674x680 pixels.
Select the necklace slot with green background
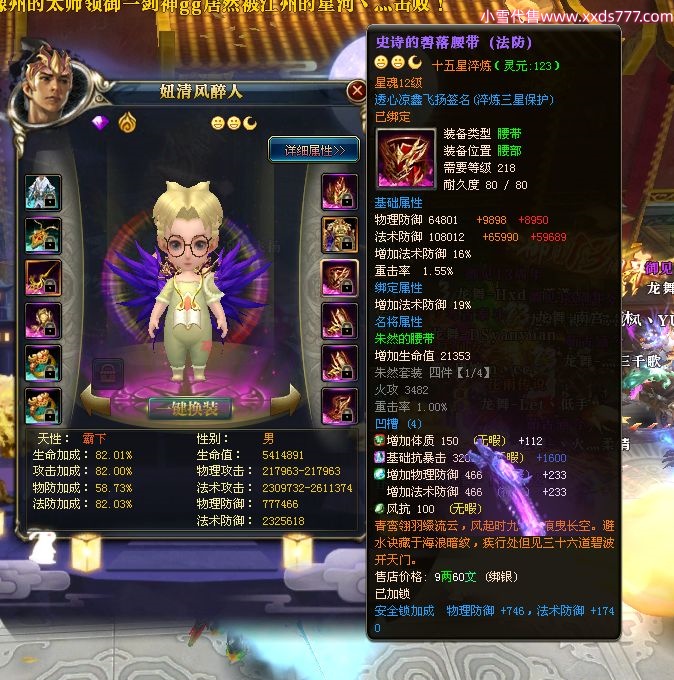[x=43, y=236]
